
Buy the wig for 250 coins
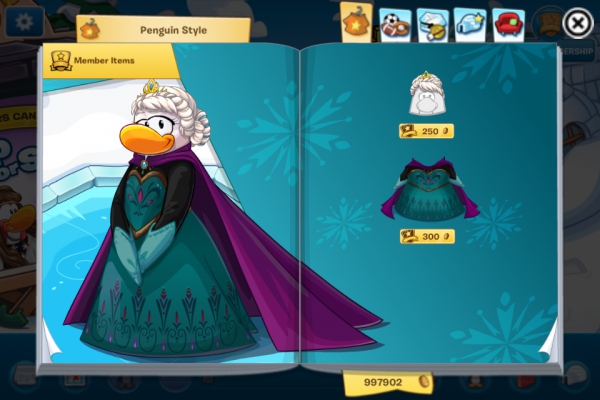coord(427,131)
